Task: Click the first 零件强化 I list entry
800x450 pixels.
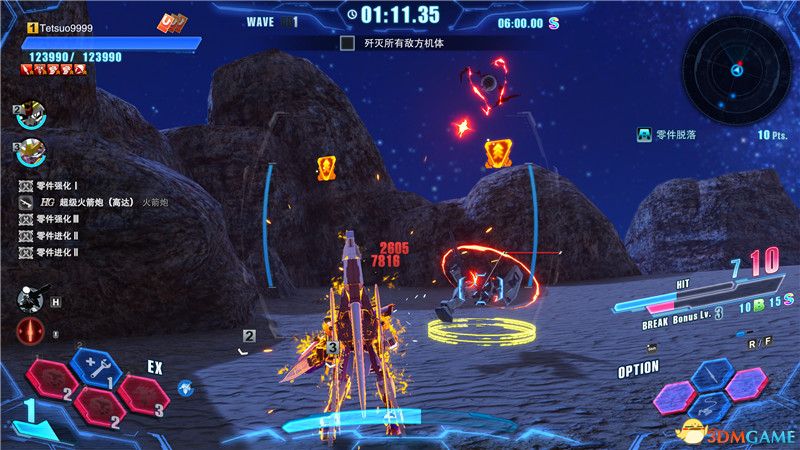Action: tap(60, 185)
